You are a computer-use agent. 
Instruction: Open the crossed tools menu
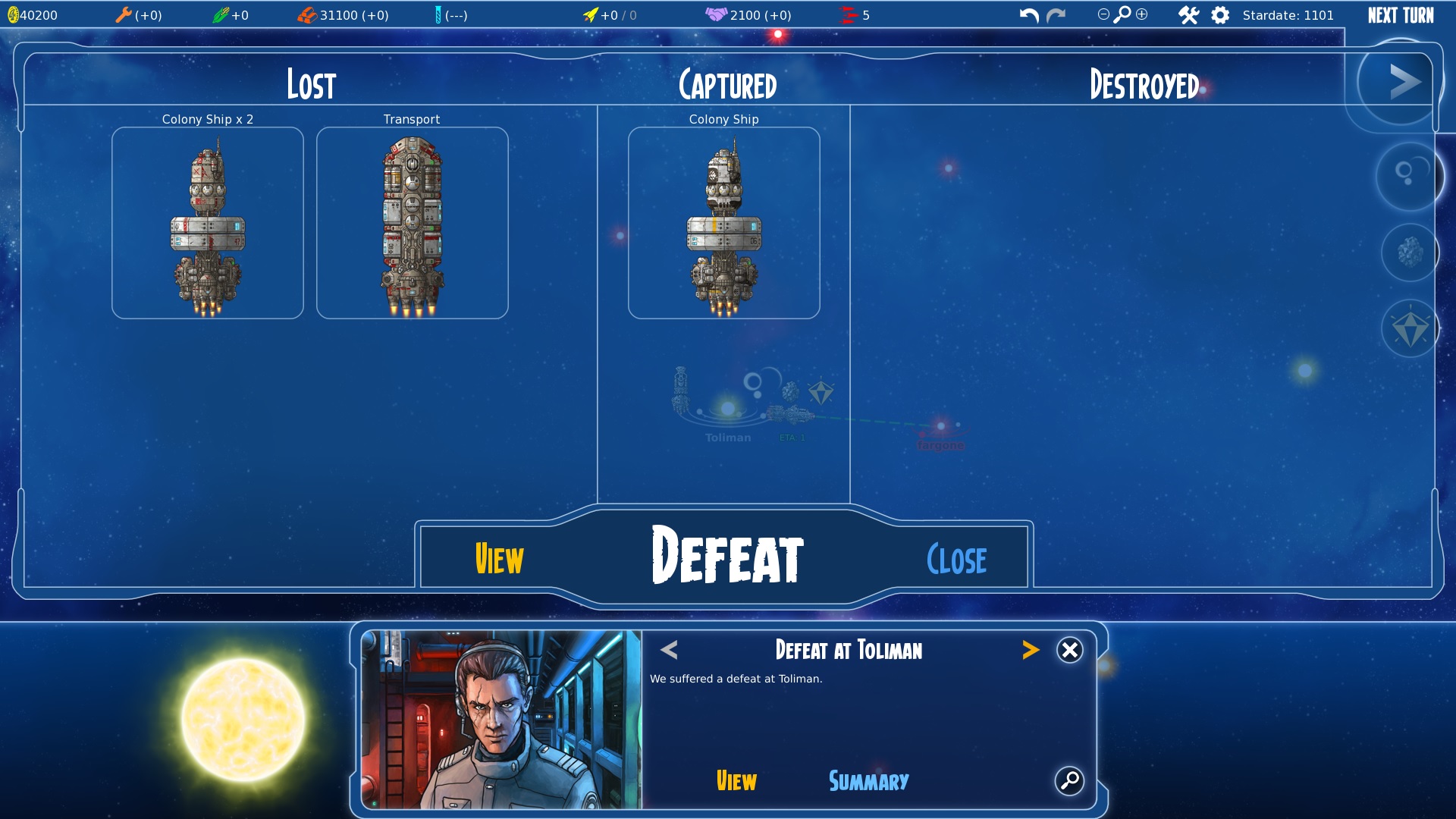pyautogui.click(x=1188, y=15)
